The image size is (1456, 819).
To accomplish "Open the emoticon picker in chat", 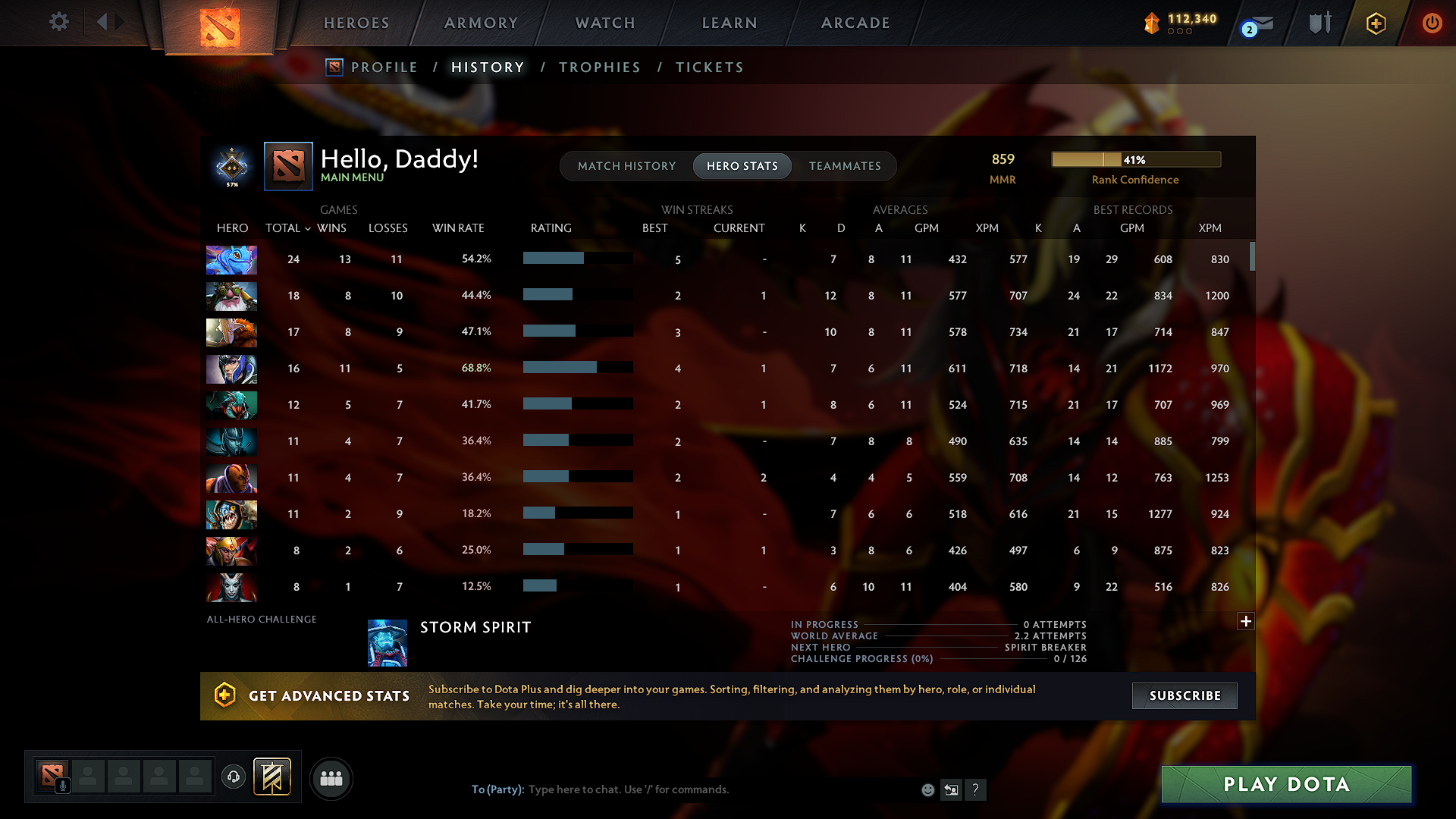I will pos(927,789).
